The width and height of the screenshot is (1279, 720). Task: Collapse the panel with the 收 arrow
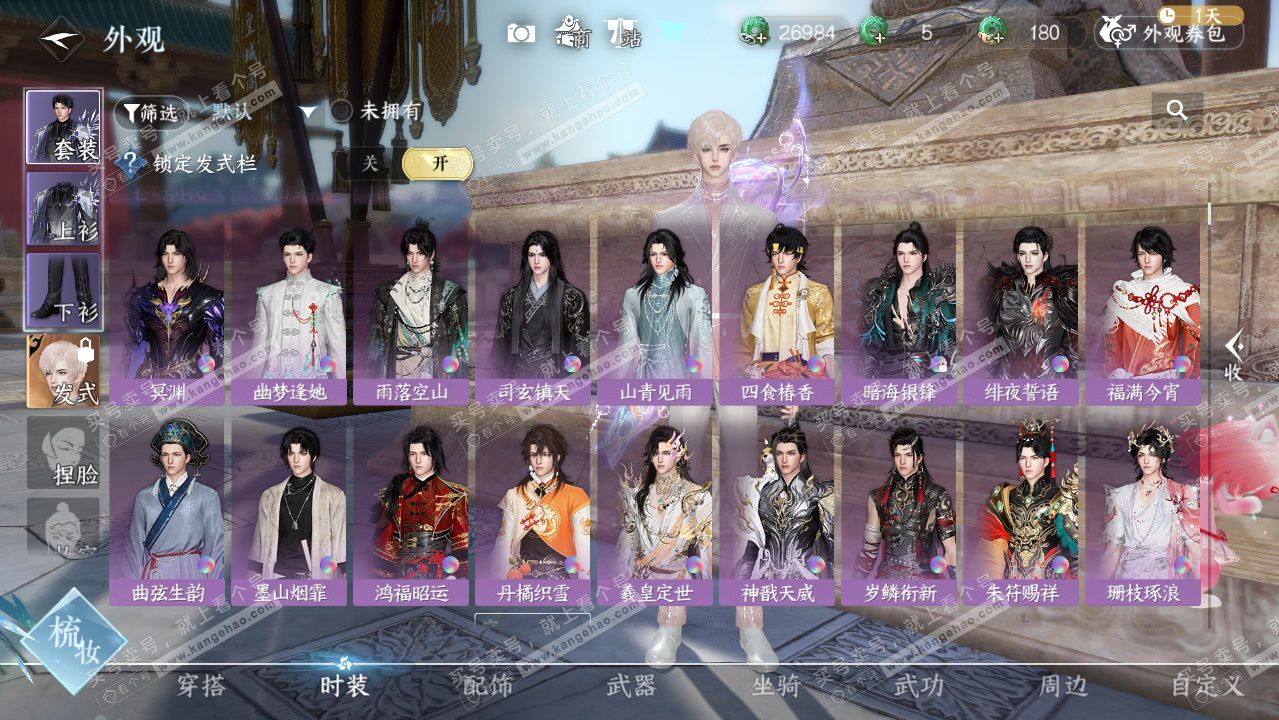click(x=1235, y=355)
